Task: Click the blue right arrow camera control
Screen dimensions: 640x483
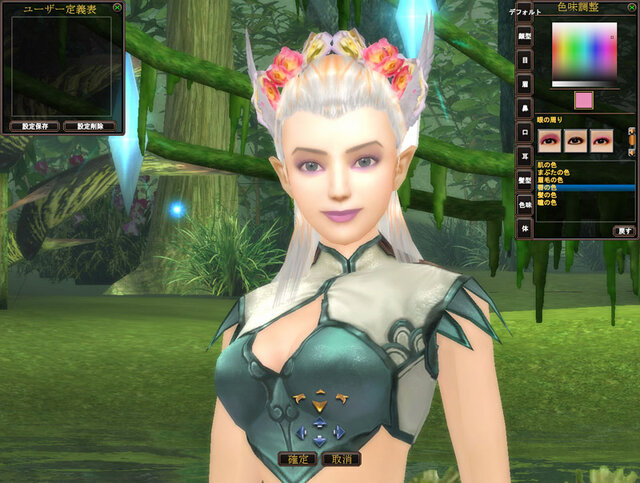Action: click(x=339, y=432)
